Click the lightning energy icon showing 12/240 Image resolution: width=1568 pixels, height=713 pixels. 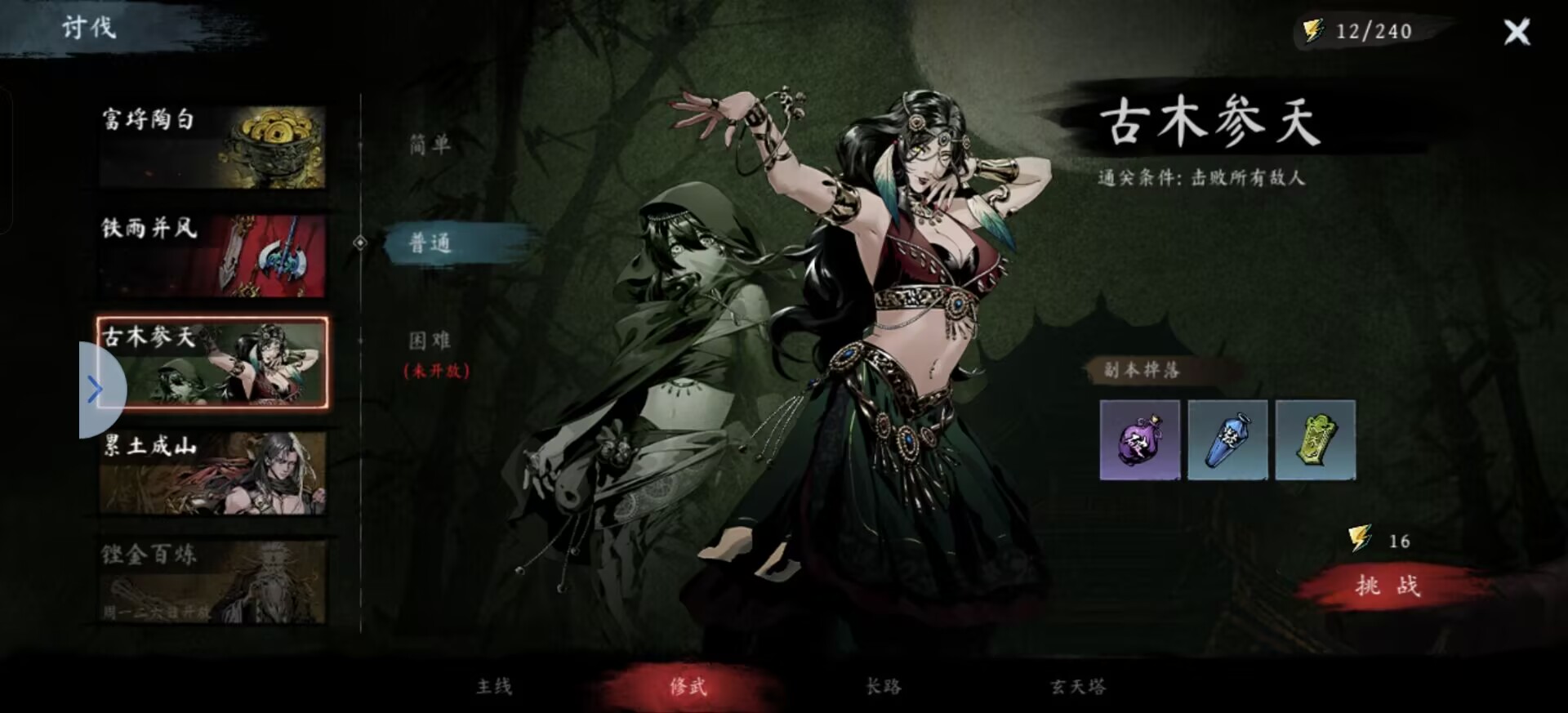[x=1315, y=30]
